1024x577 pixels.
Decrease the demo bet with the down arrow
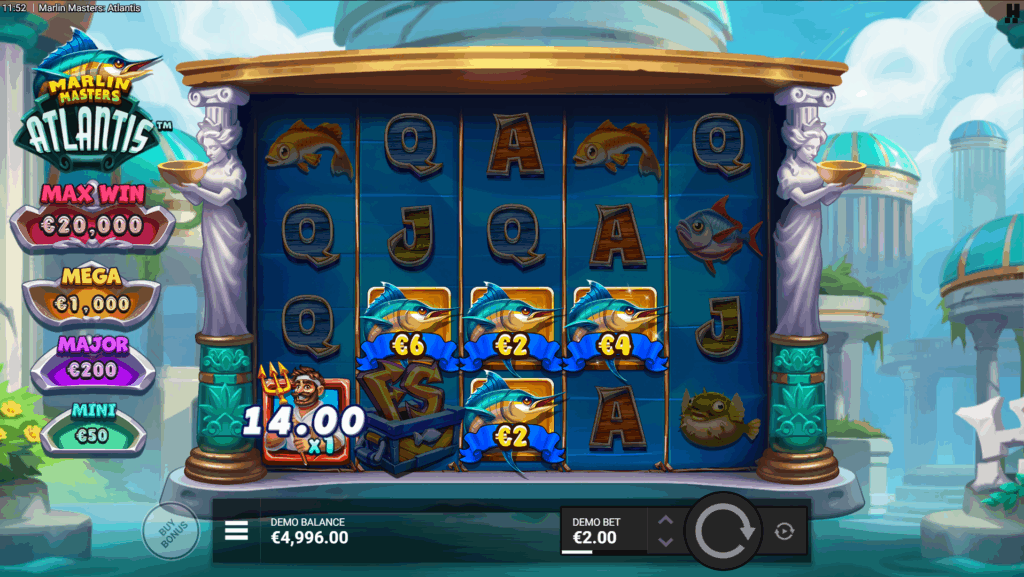(x=665, y=542)
